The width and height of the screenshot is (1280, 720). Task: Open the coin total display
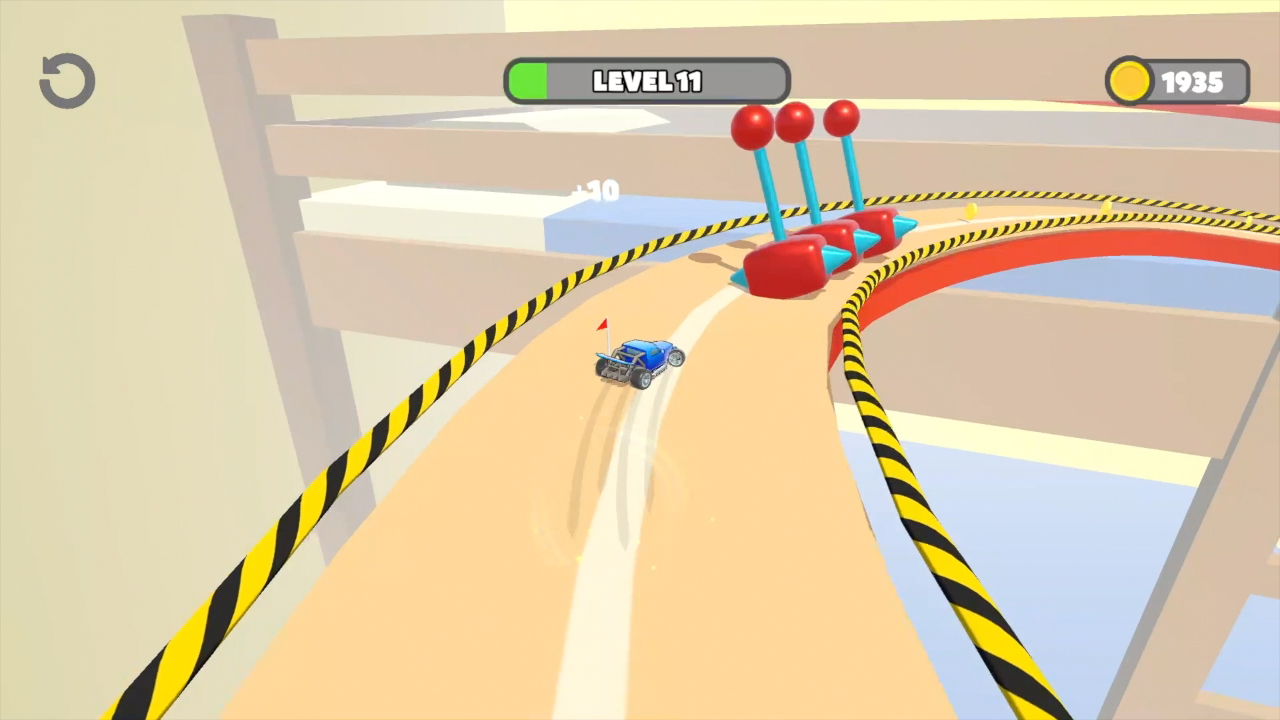[x=1178, y=81]
